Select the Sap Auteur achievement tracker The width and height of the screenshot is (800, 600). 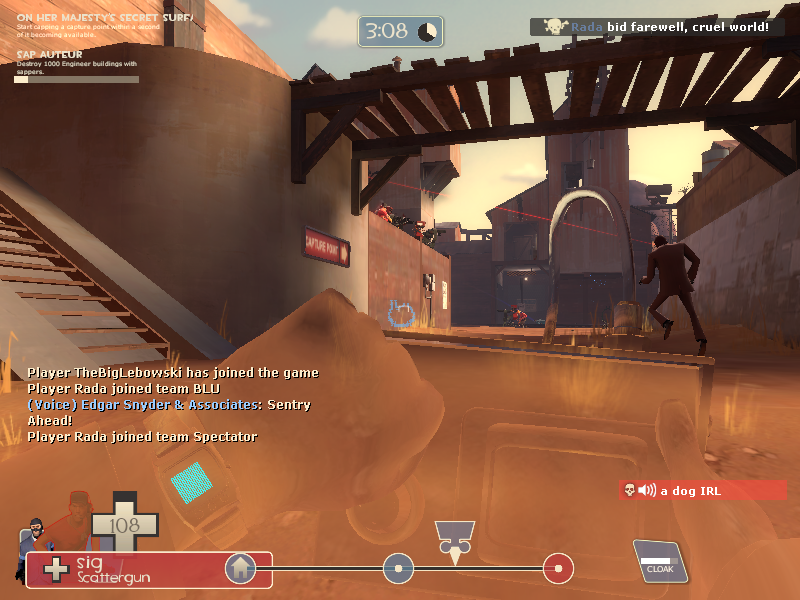click(75, 64)
